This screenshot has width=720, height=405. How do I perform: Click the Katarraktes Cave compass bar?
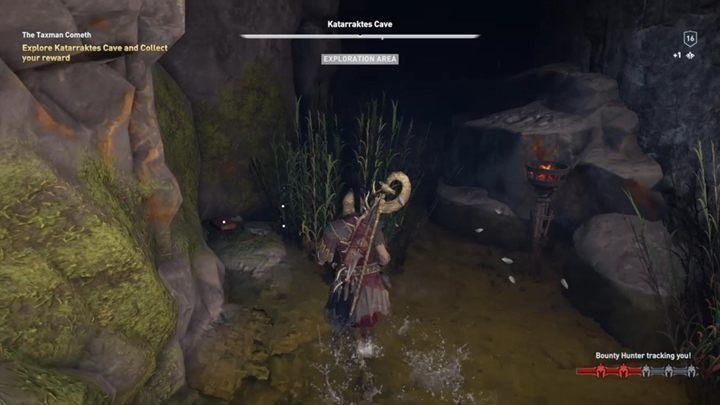pyautogui.click(x=360, y=36)
